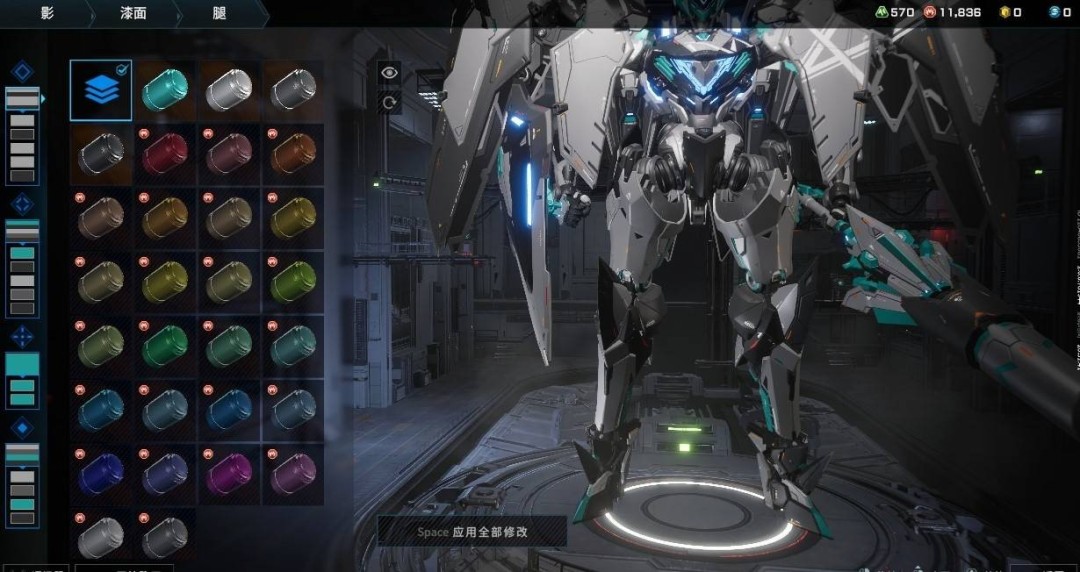Switch to the 漆面 tab
The height and width of the screenshot is (572, 1080).
click(134, 13)
